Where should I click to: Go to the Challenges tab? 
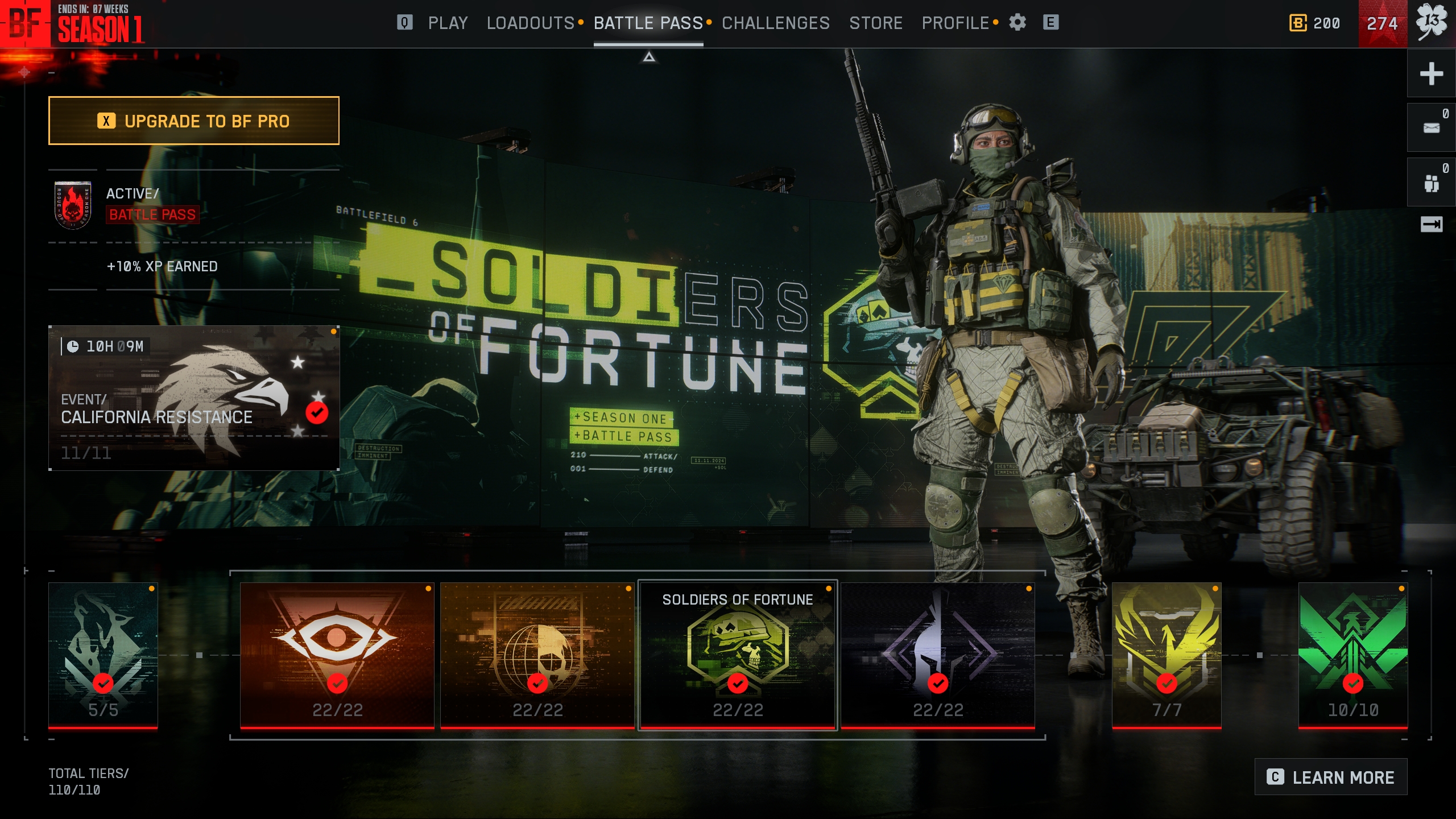[775, 23]
